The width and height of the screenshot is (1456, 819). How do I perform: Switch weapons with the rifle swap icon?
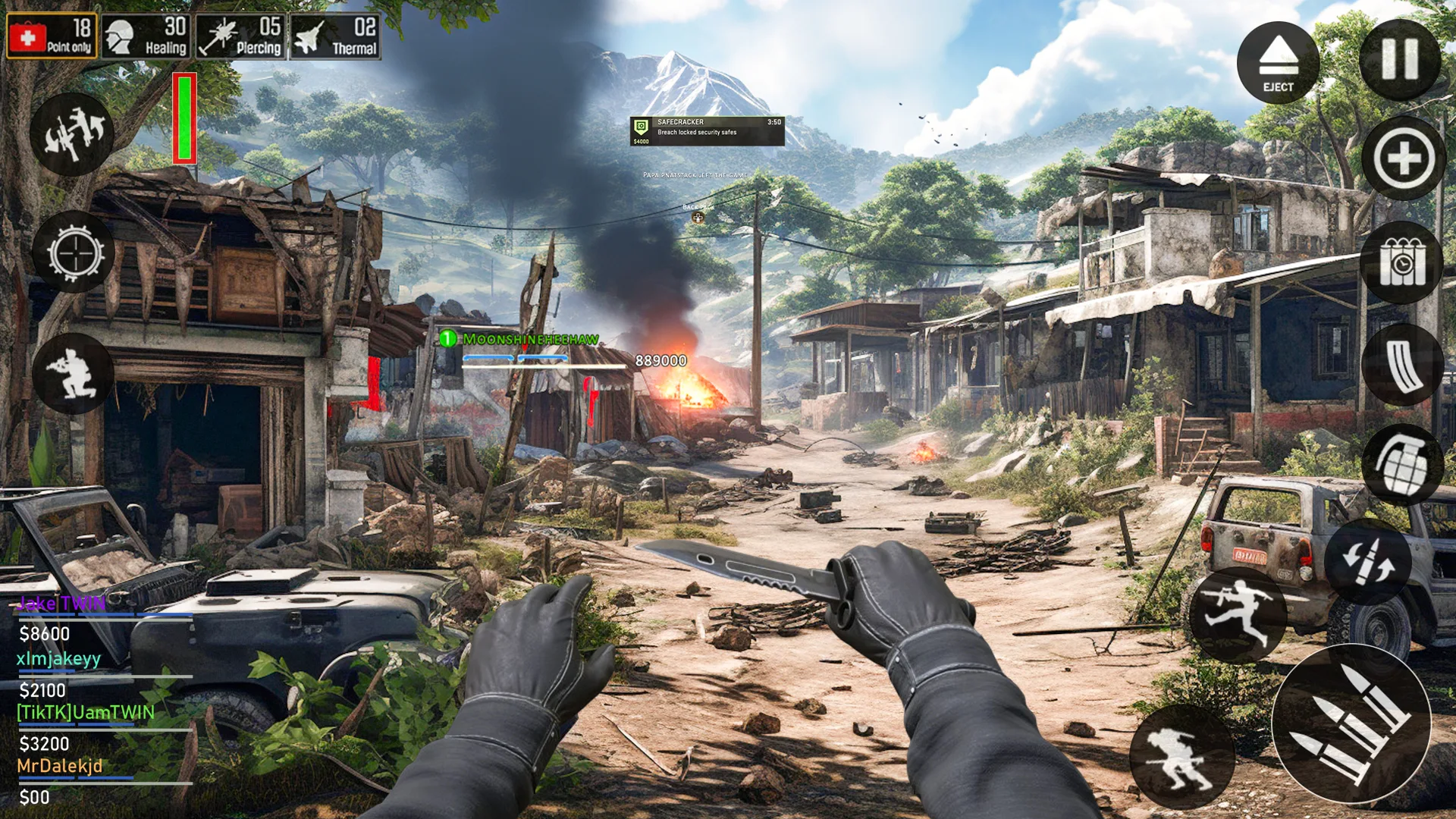click(72, 135)
